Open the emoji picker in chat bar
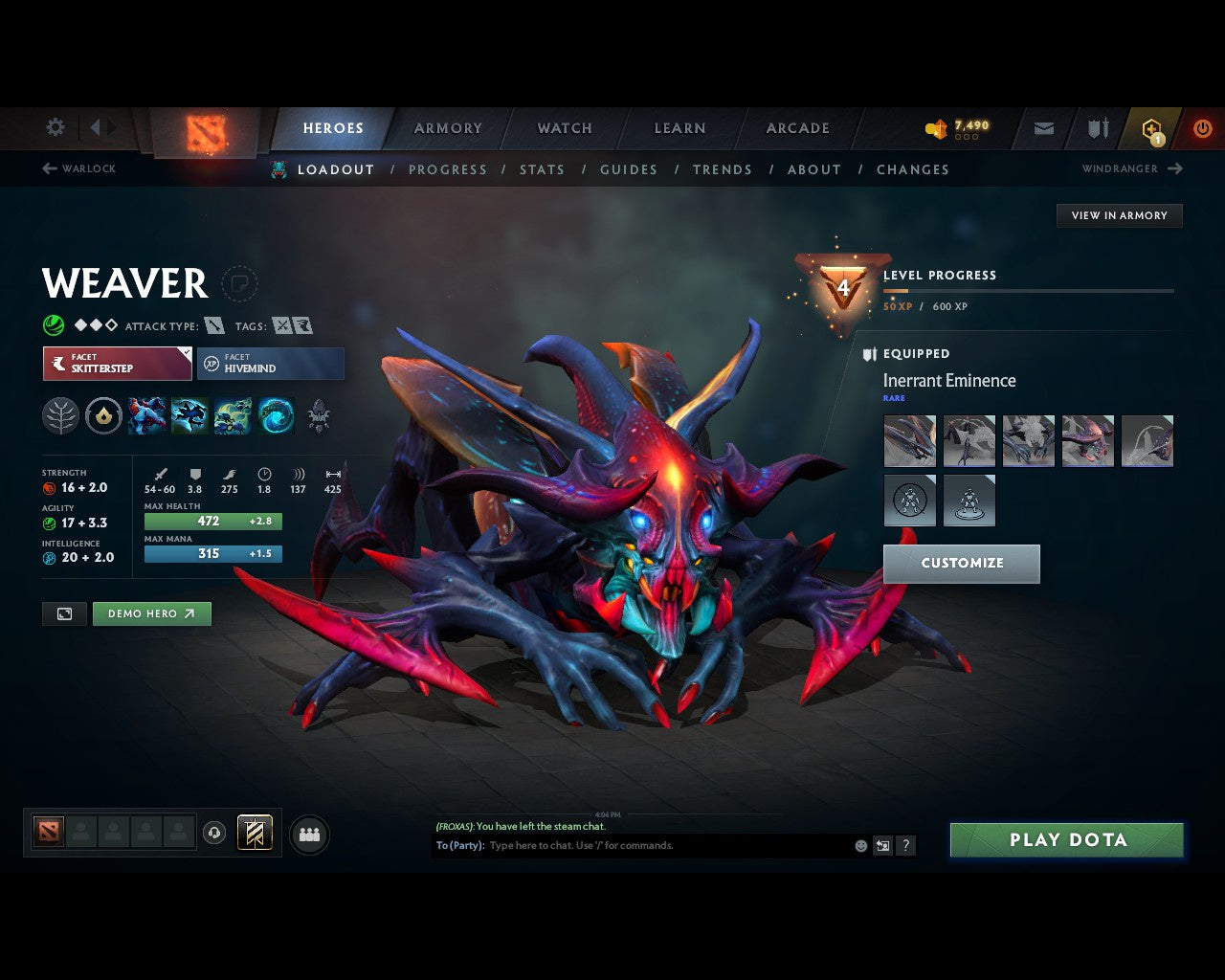The width and height of the screenshot is (1225, 980). (x=858, y=845)
